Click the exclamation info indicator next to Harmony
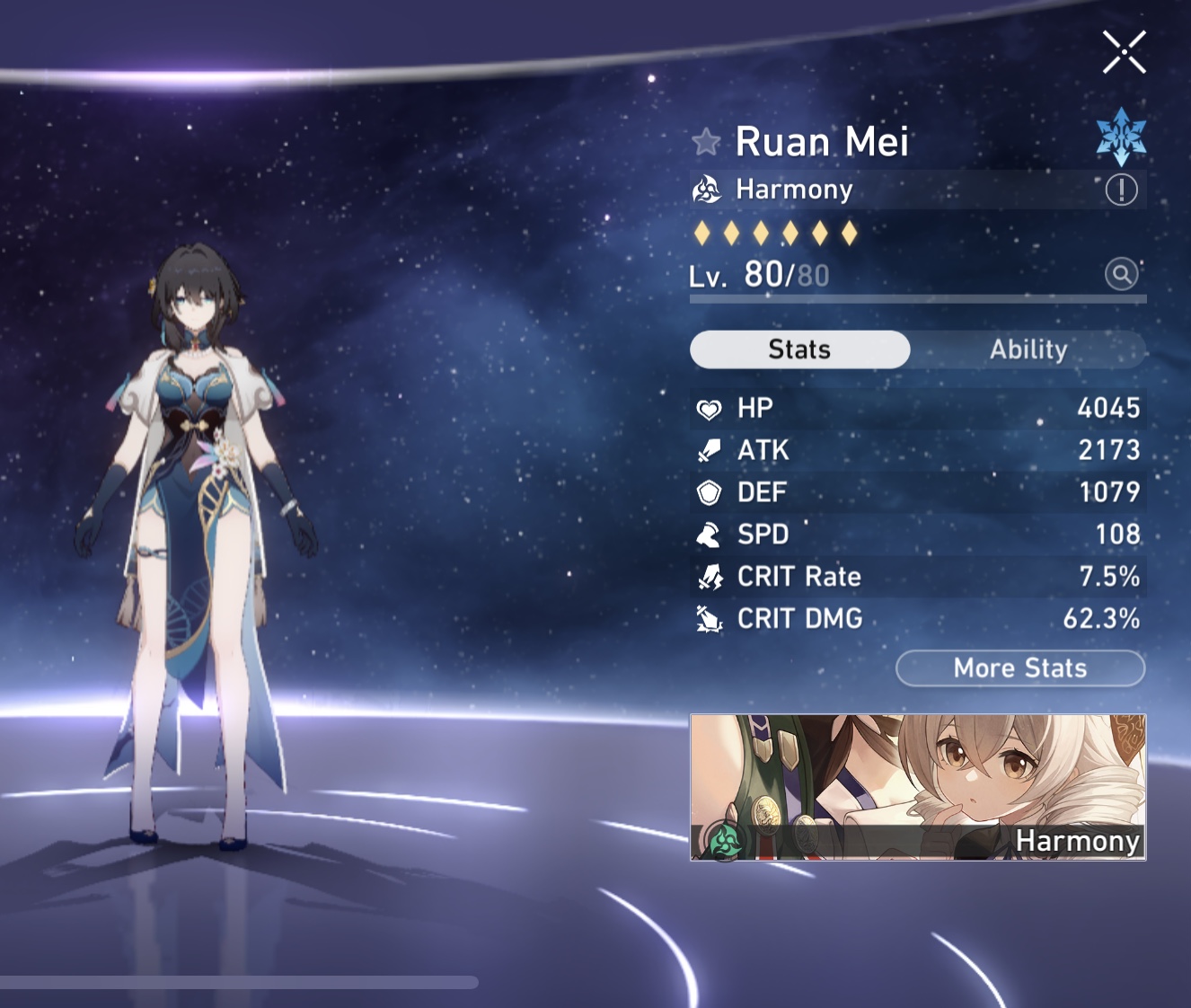 (1121, 190)
